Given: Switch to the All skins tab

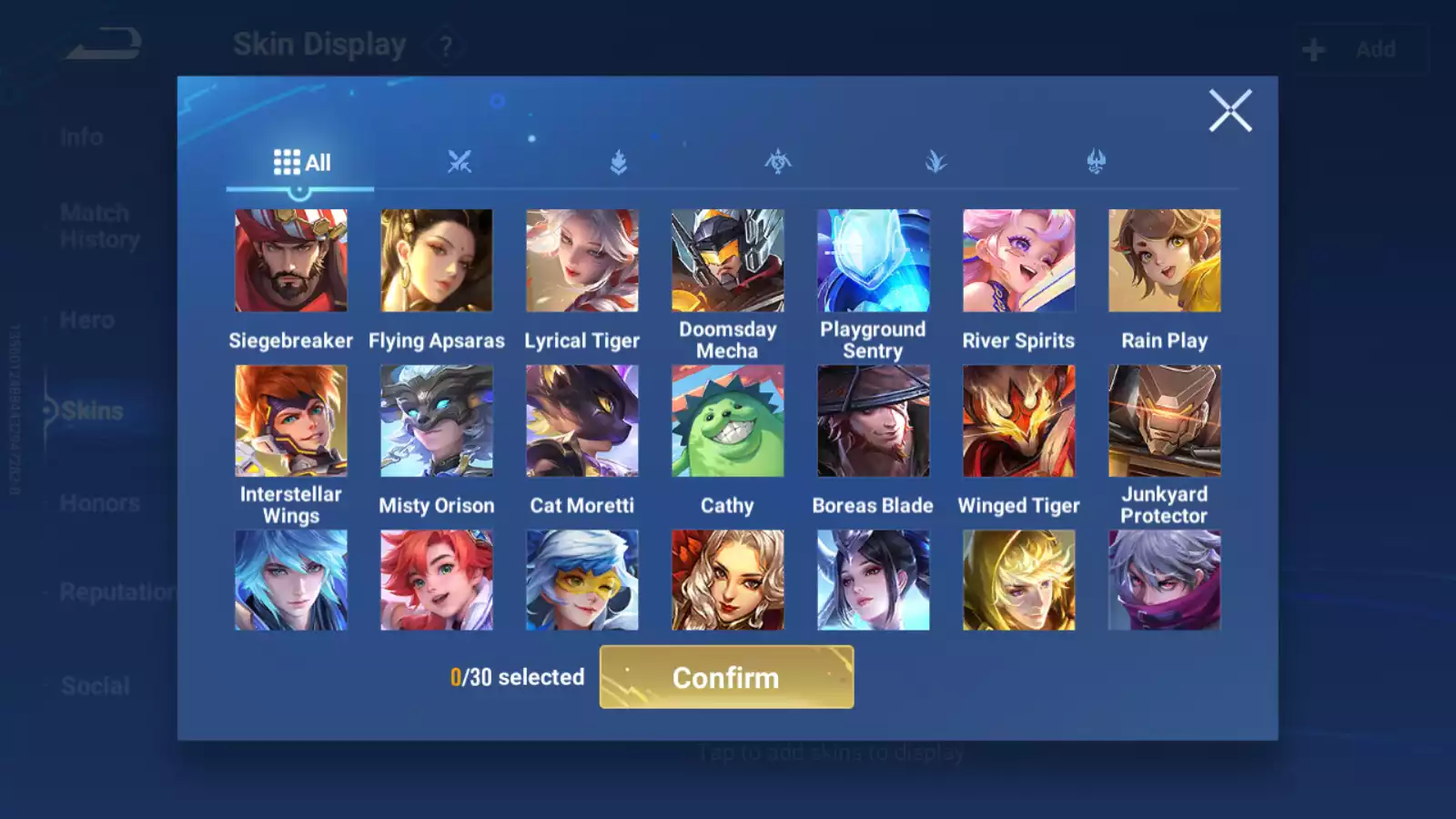Looking at the screenshot, I should (x=301, y=163).
